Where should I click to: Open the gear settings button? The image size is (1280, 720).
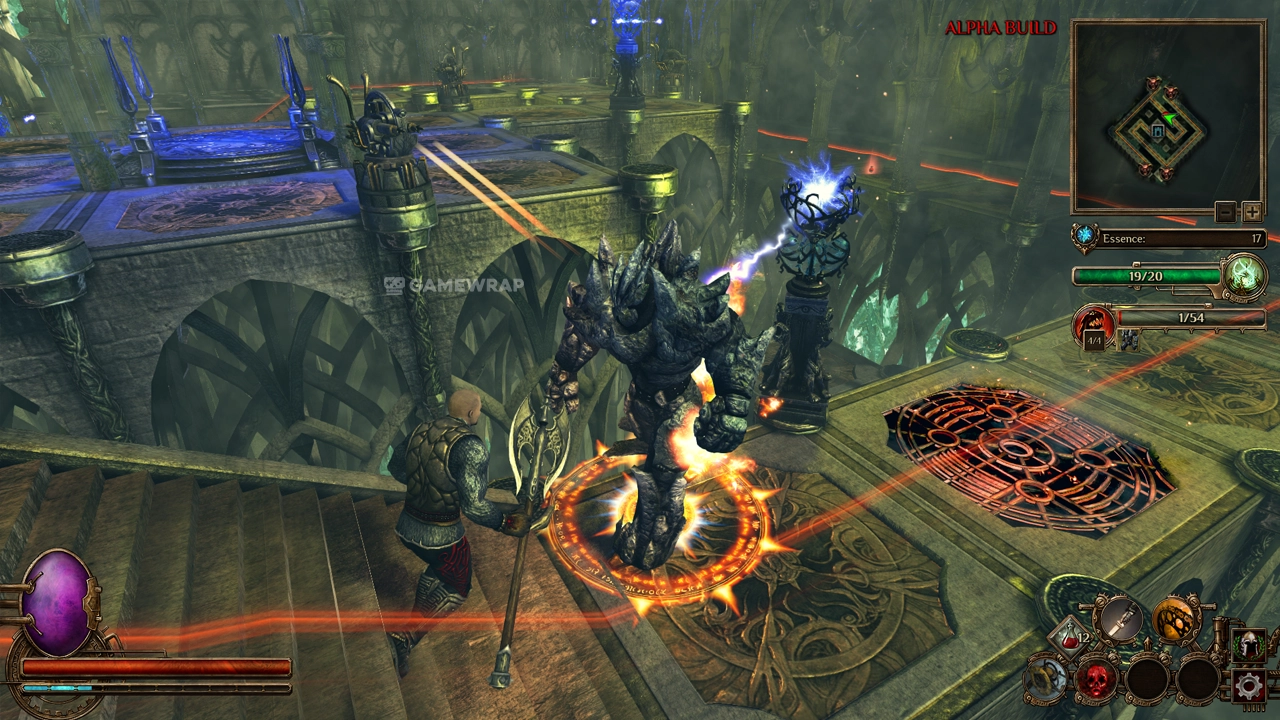[1247, 685]
